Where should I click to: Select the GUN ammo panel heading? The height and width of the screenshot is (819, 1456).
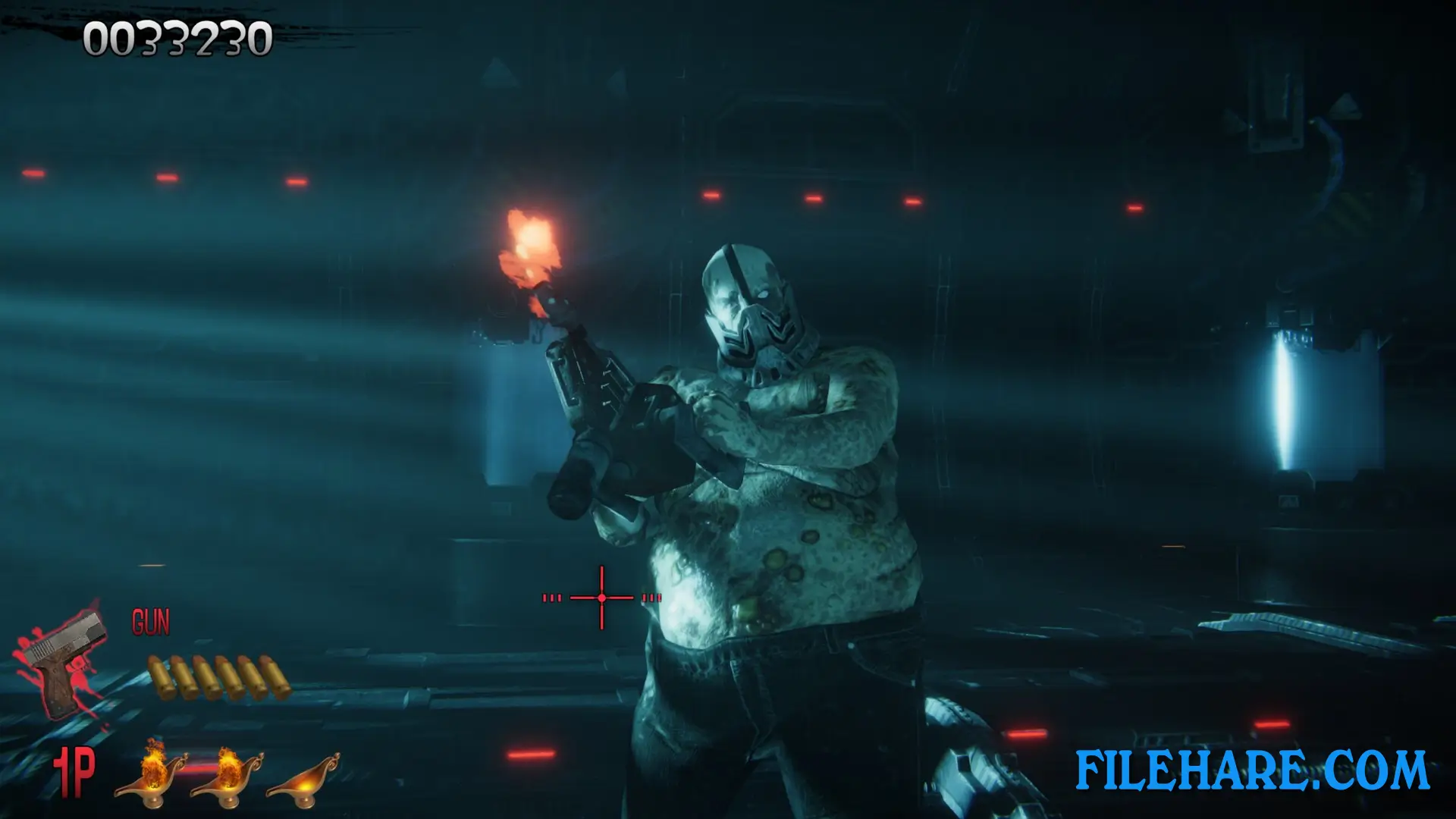(152, 622)
